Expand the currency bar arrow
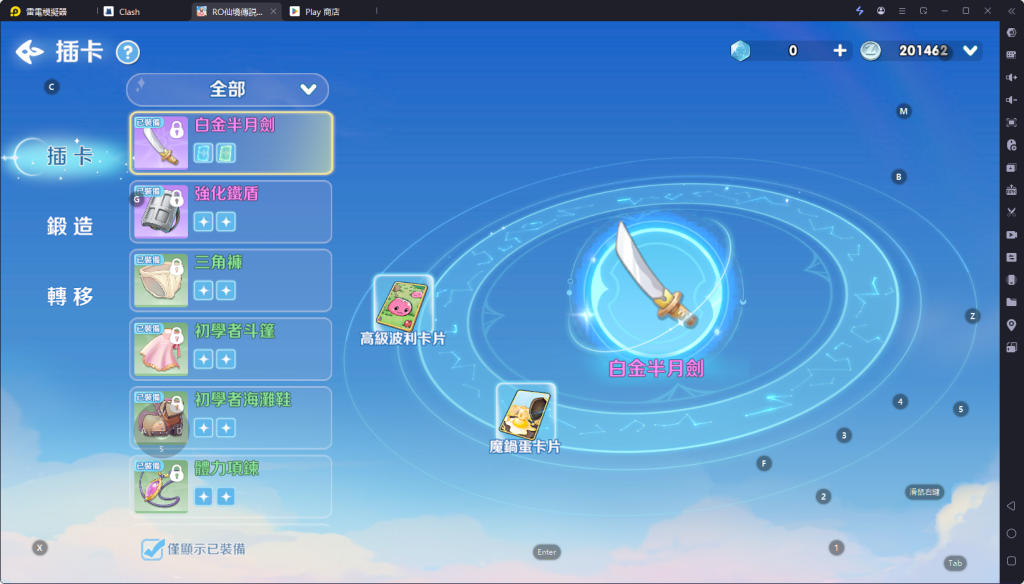The width and height of the screenshot is (1024, 584). [969, 50]
